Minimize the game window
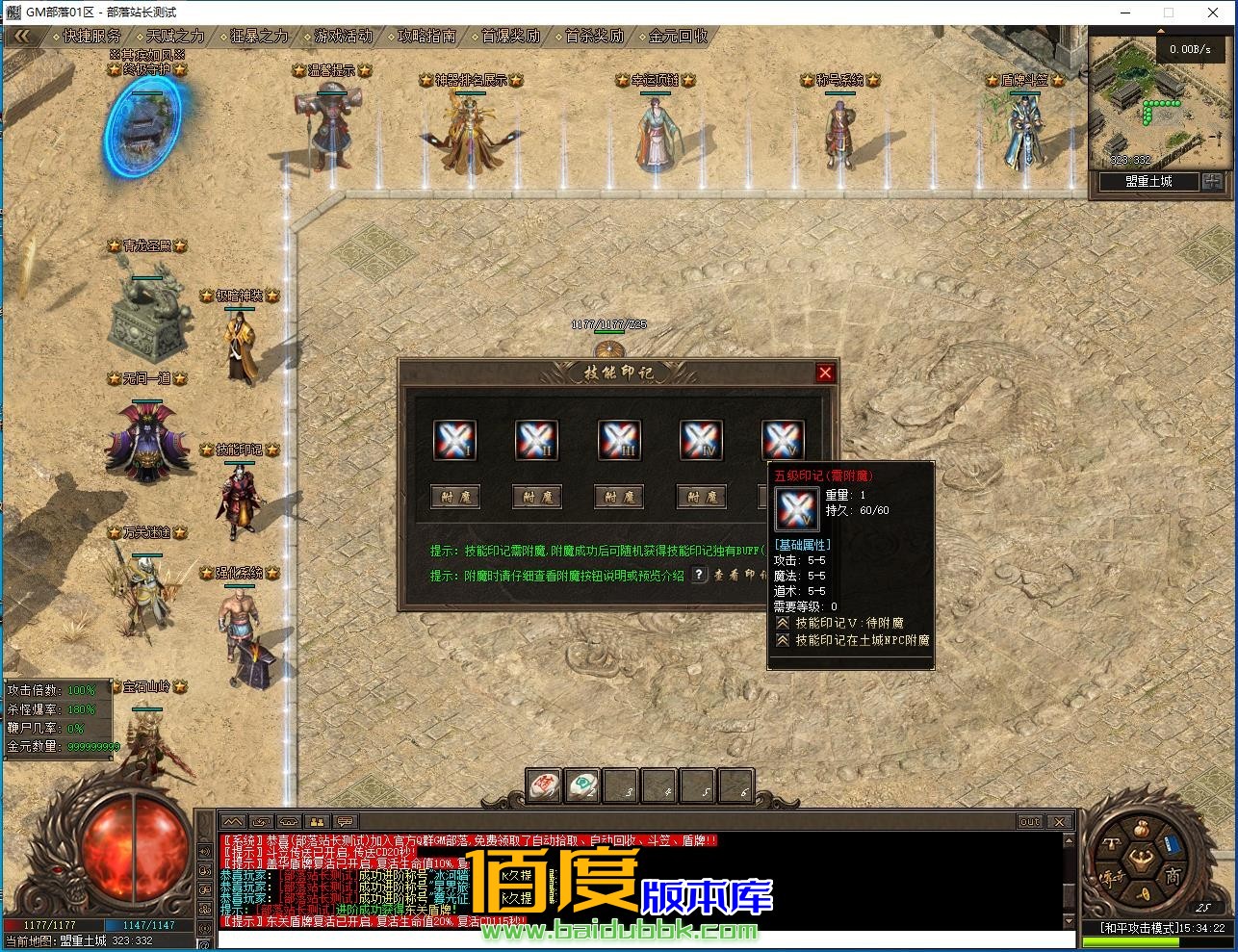 point(1123,13)
